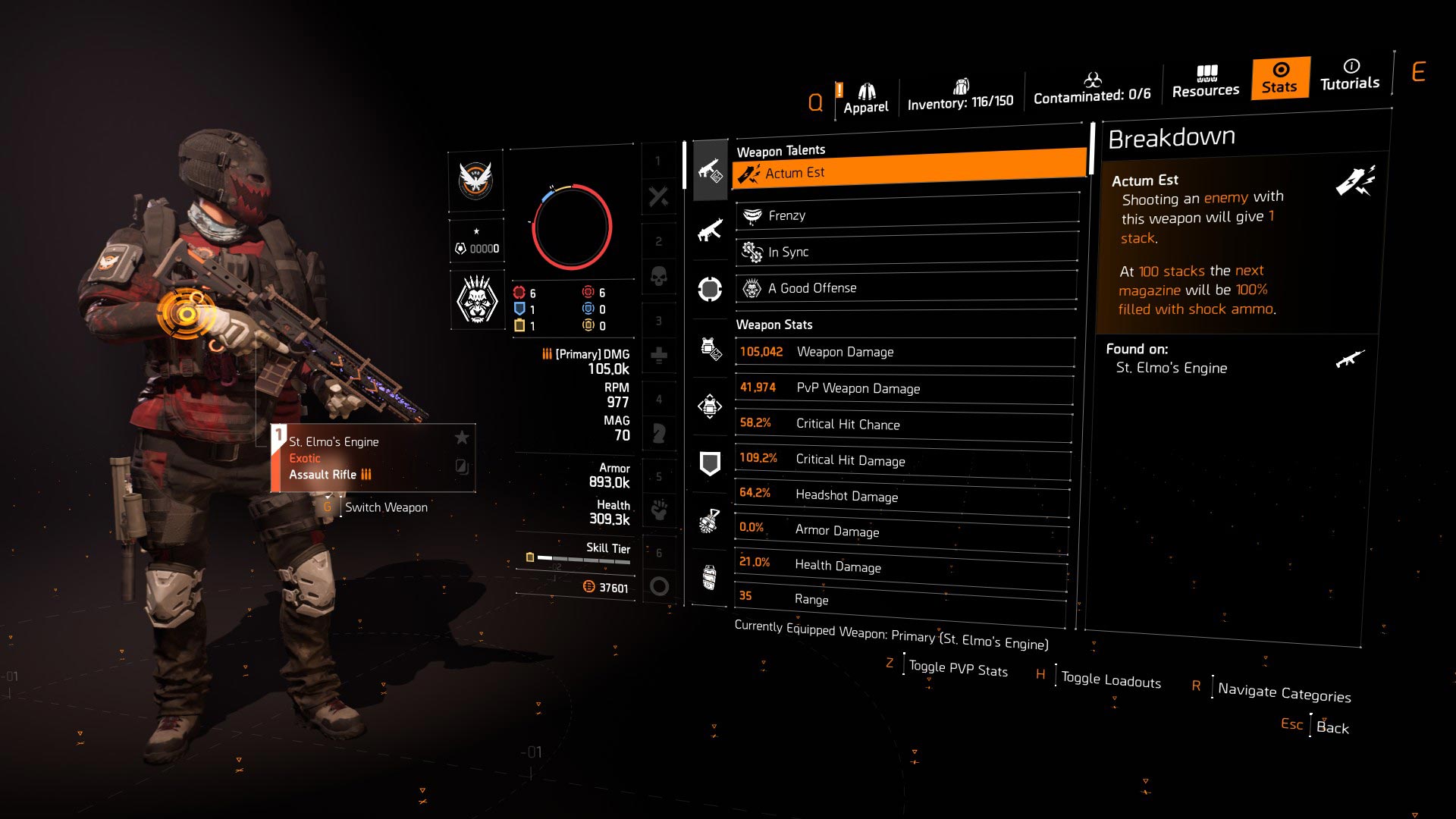Go Back using the Esc option
Screen dimensions: 1456x819
(x=1313, y=726)
